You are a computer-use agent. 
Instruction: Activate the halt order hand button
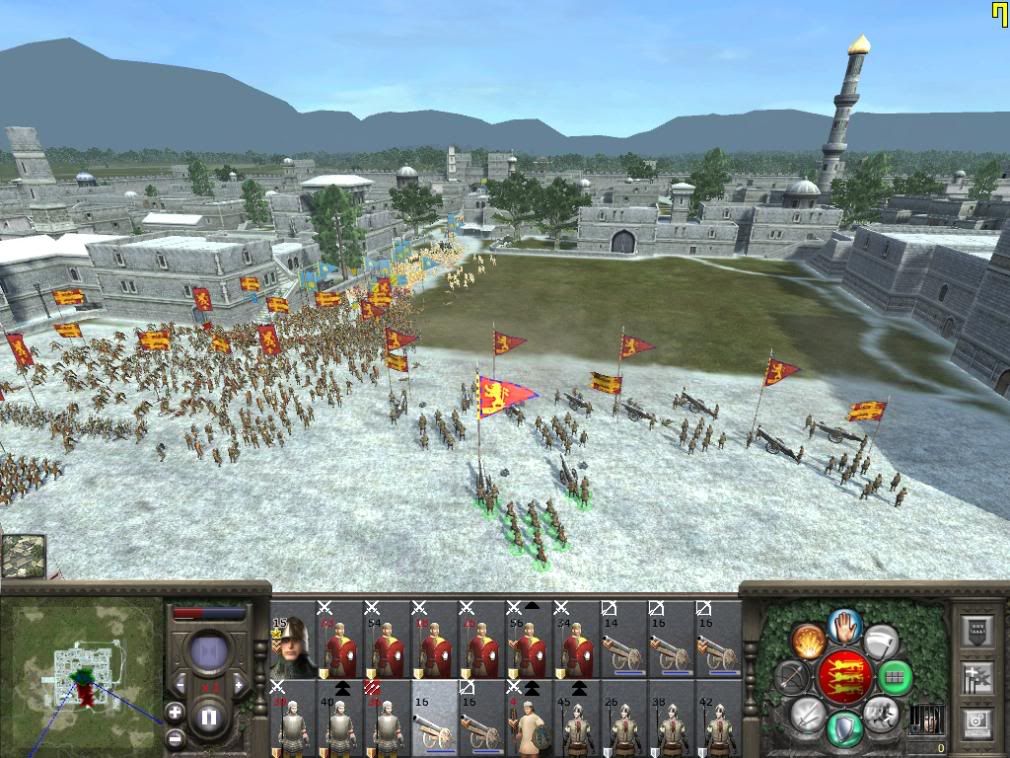(846, 625)
